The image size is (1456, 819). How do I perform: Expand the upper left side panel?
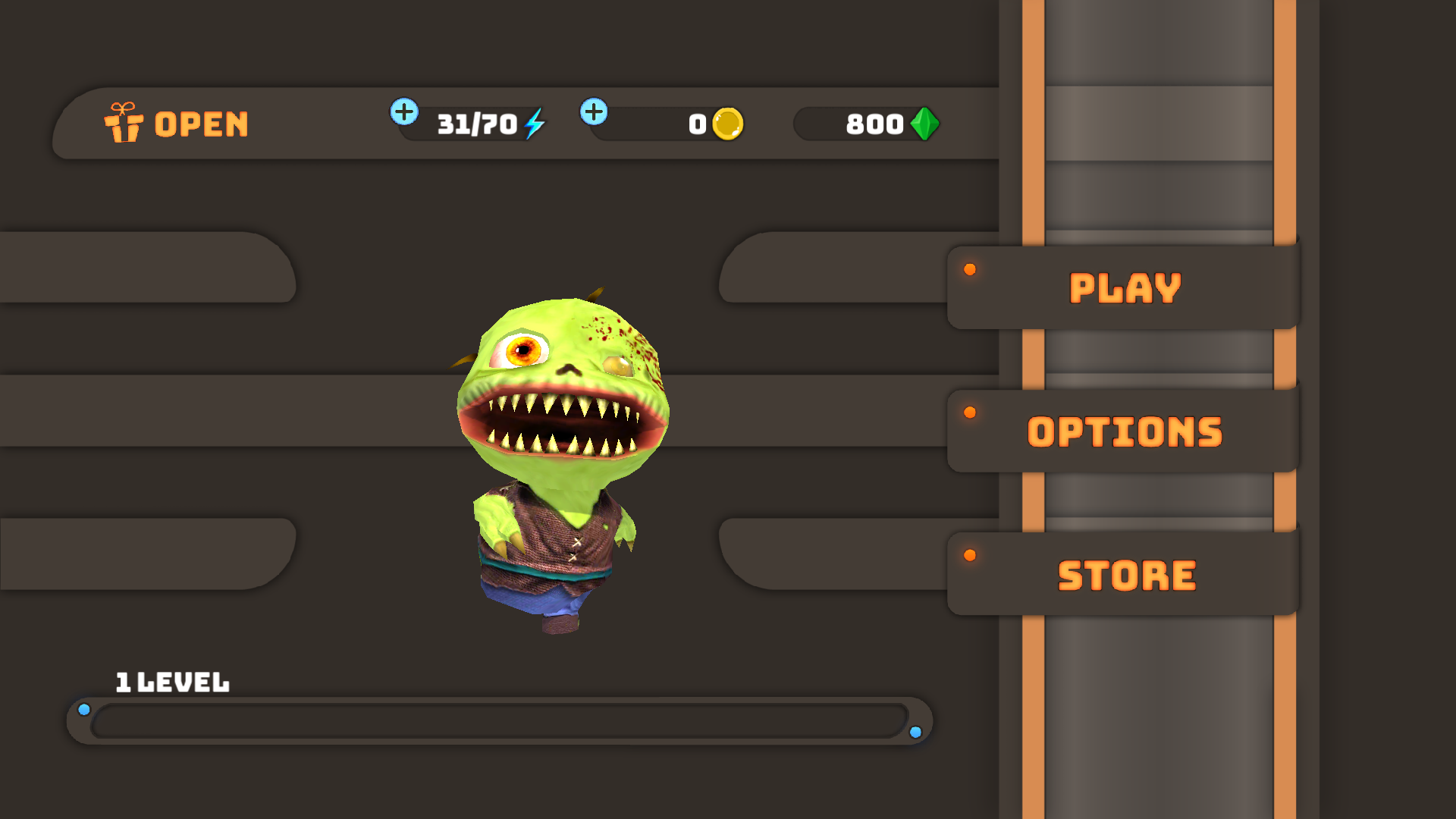(x=144, y=268)
